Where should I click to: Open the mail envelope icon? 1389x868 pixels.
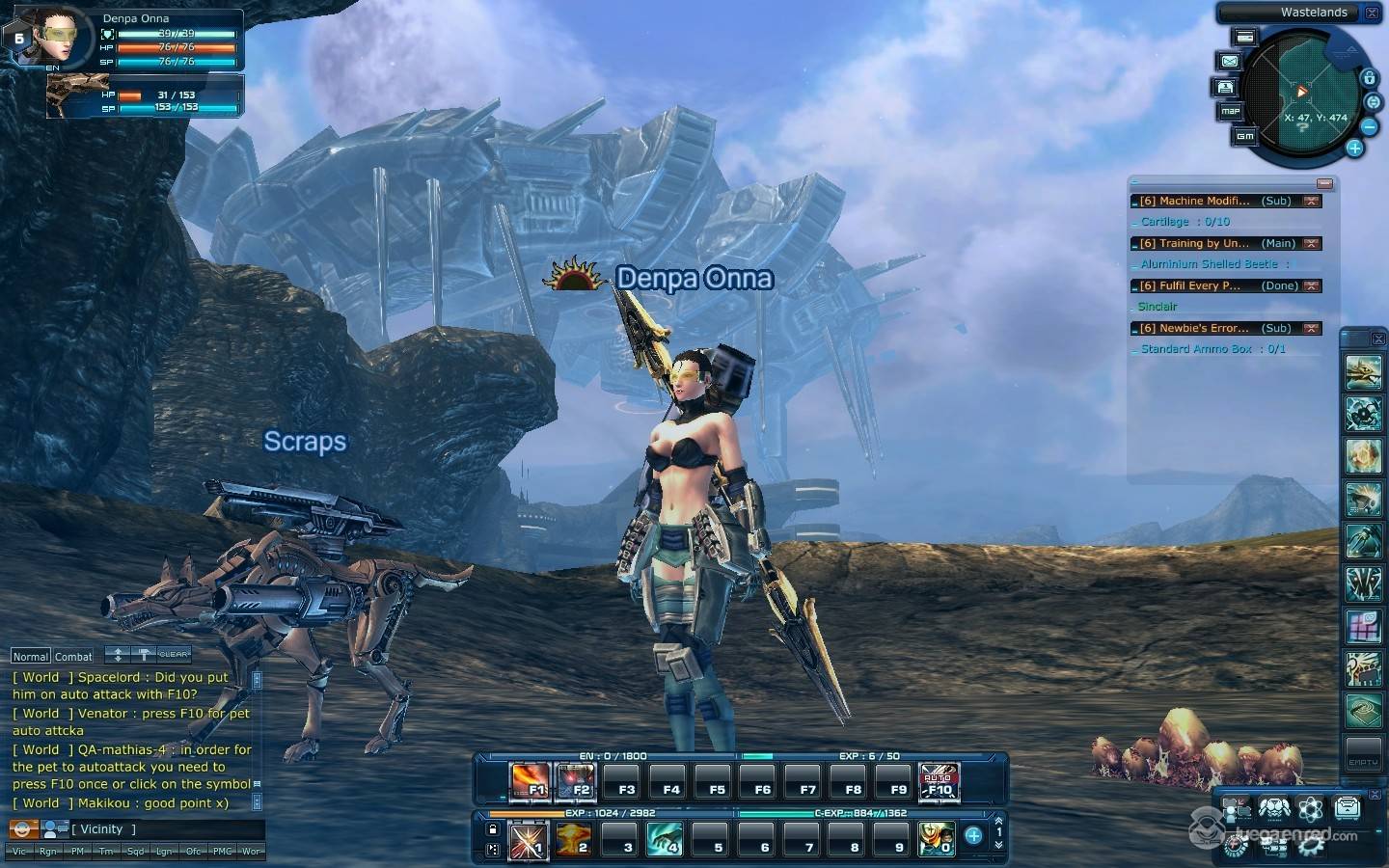tap(1230, 61)
